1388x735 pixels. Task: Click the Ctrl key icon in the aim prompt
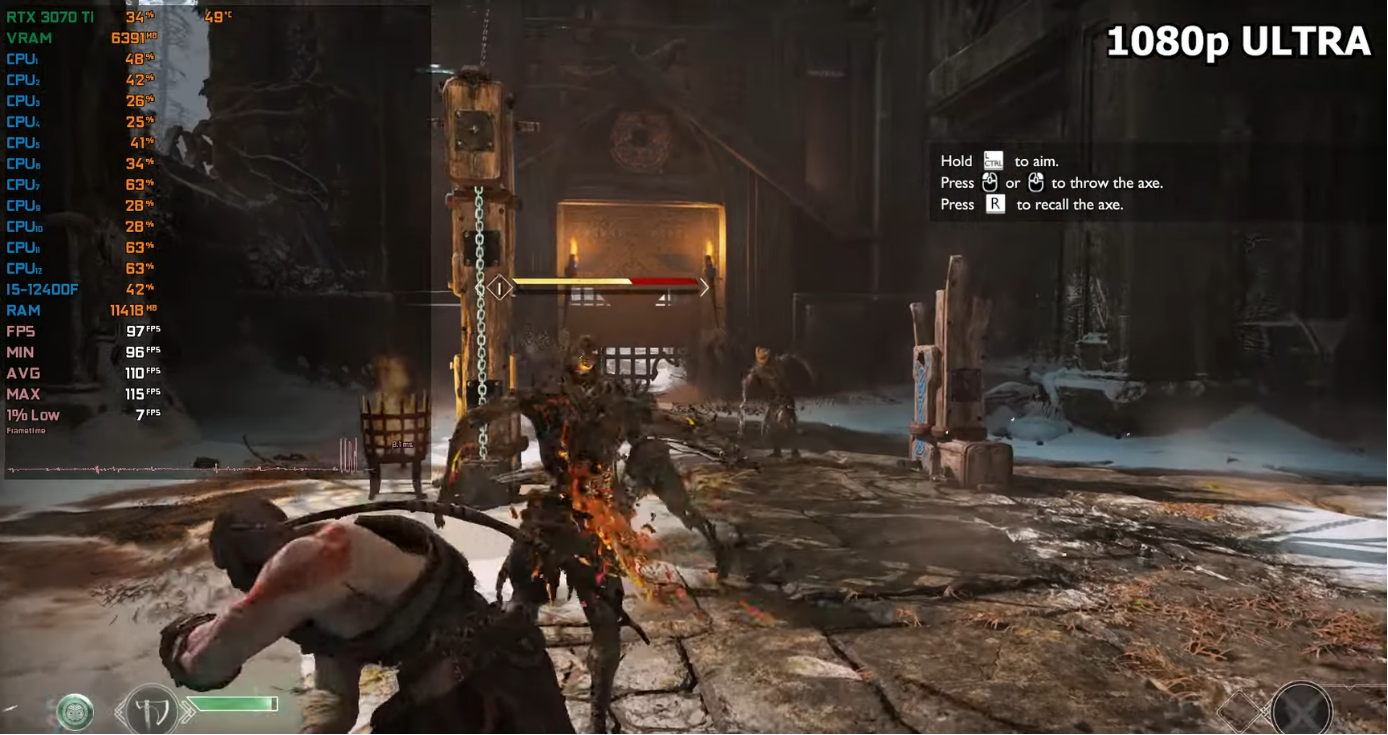coord(992,161)
